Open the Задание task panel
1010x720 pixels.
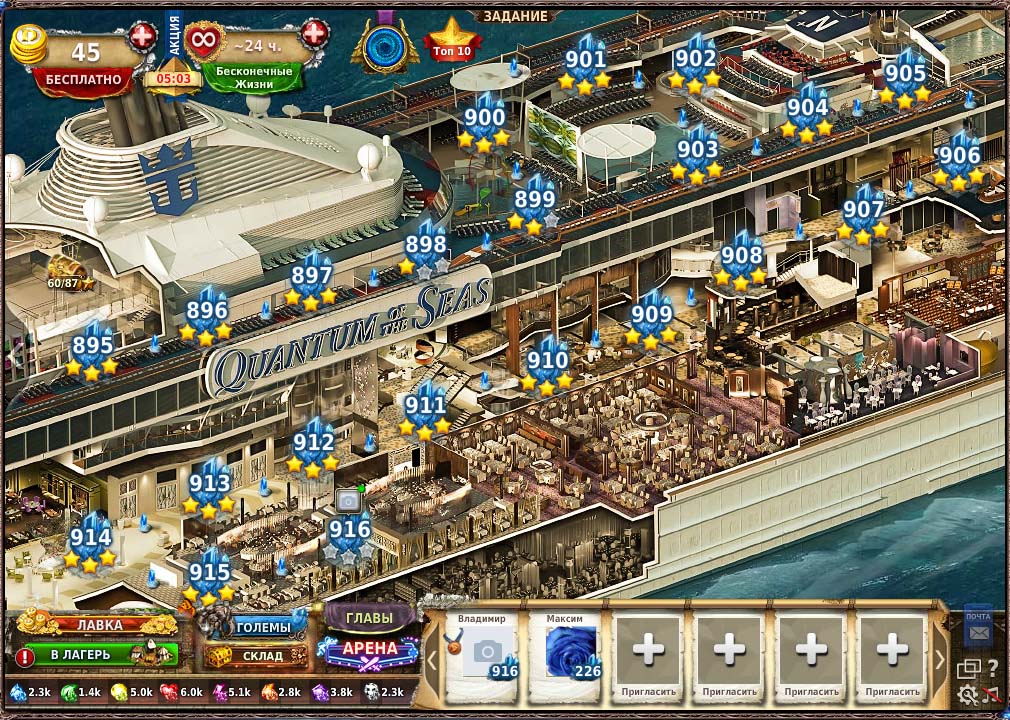[516, 16]
